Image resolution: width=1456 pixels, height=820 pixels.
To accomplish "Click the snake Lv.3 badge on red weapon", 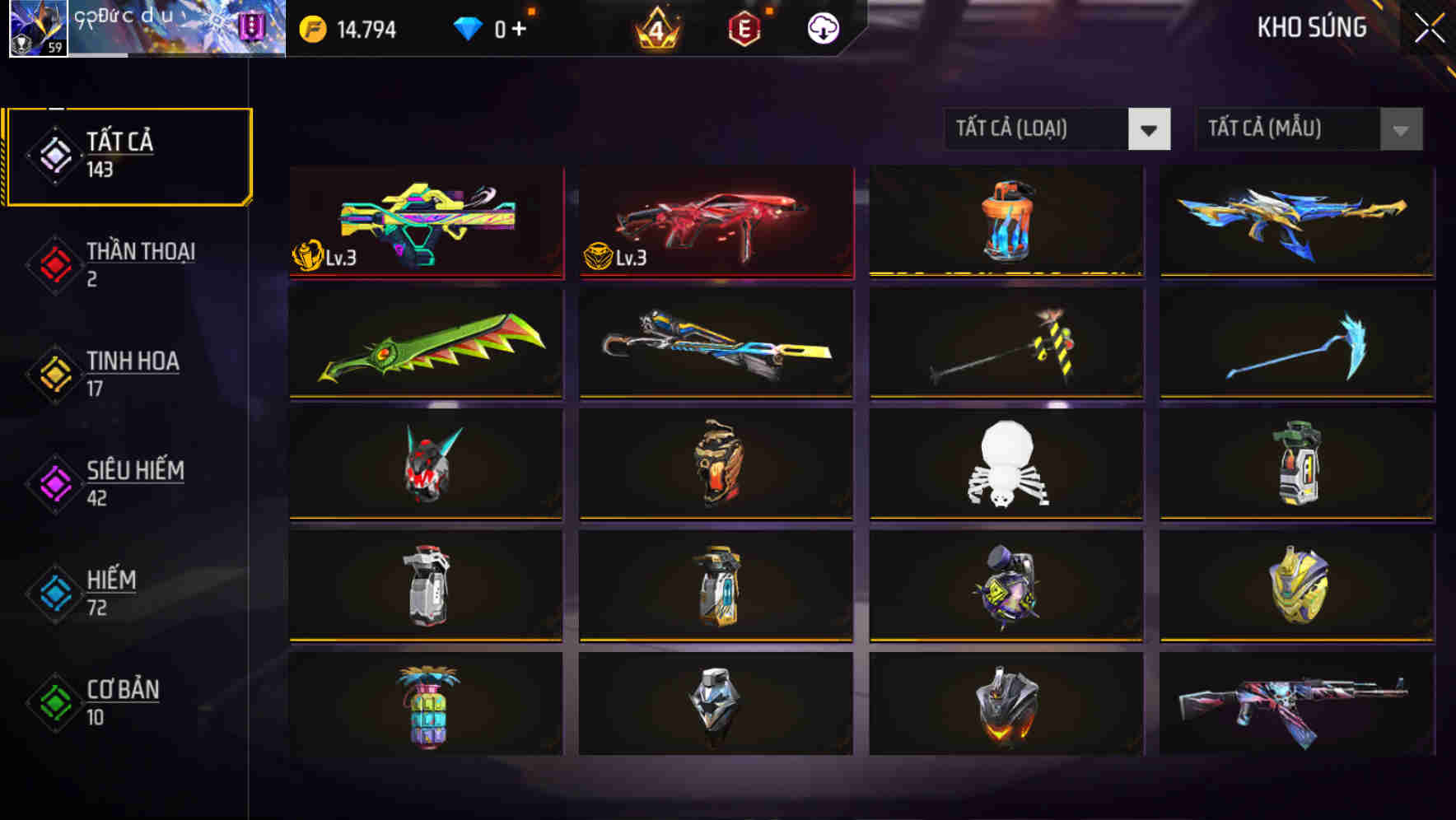I will [596, 257].
